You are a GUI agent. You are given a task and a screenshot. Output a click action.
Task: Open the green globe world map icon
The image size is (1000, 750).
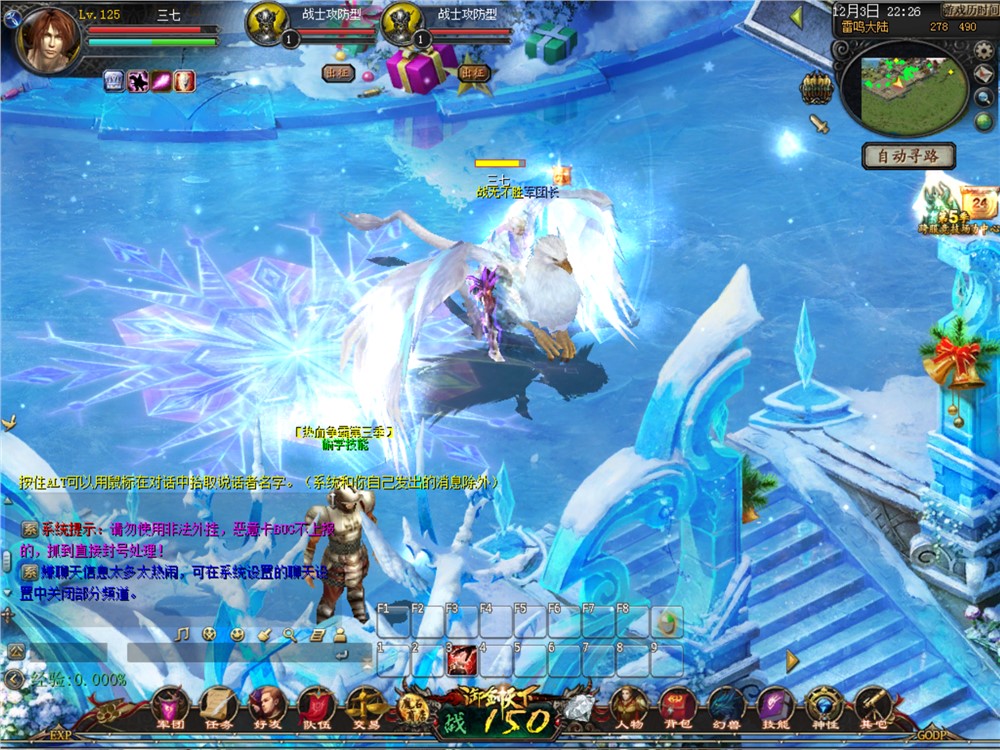click(x=984, y=122)
